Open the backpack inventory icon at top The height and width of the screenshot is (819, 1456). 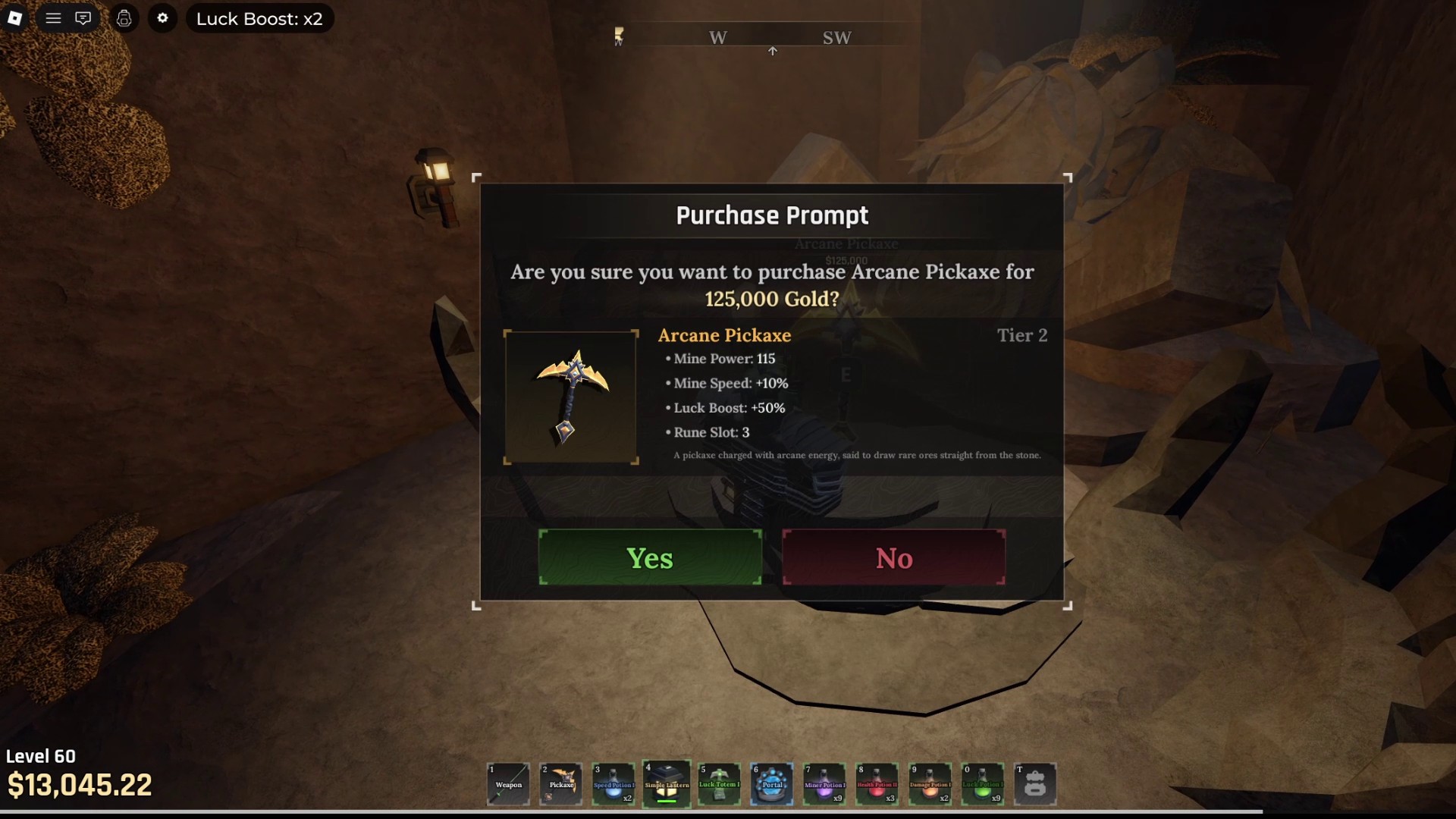pyautogui.click(x=124, y=18)
